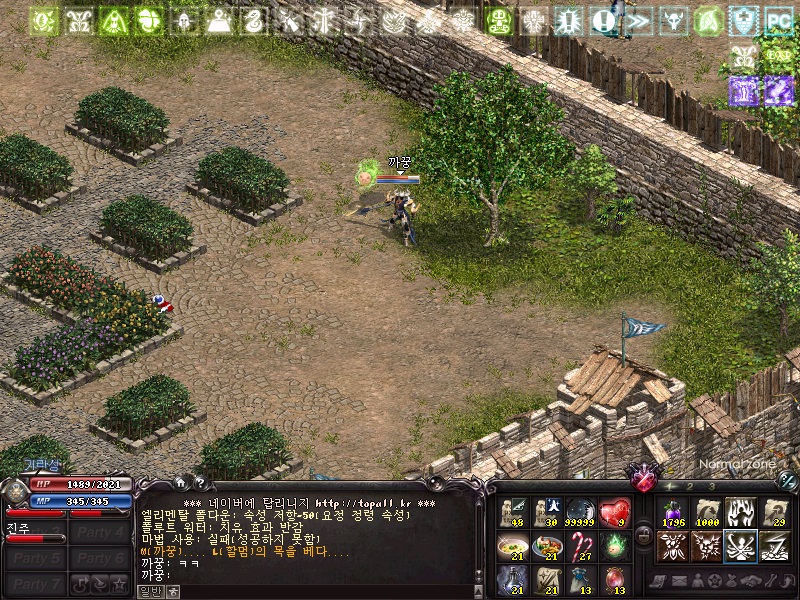This screenshot has height=600, width=800.
Task: Select the red heart item slot
Action: [x=615, y=513]
